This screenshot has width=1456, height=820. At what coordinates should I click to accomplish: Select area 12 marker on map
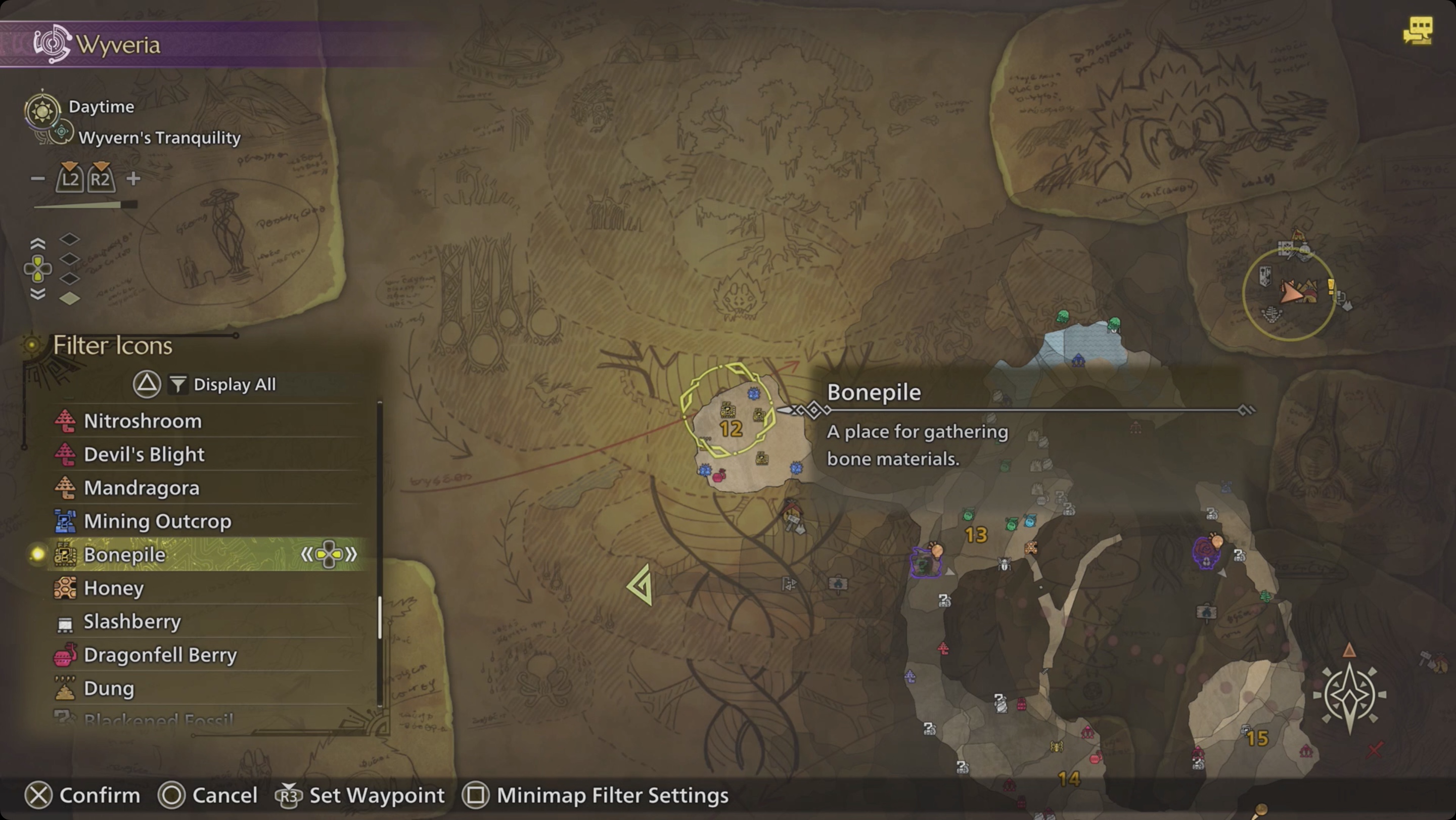tap(730, 429)
